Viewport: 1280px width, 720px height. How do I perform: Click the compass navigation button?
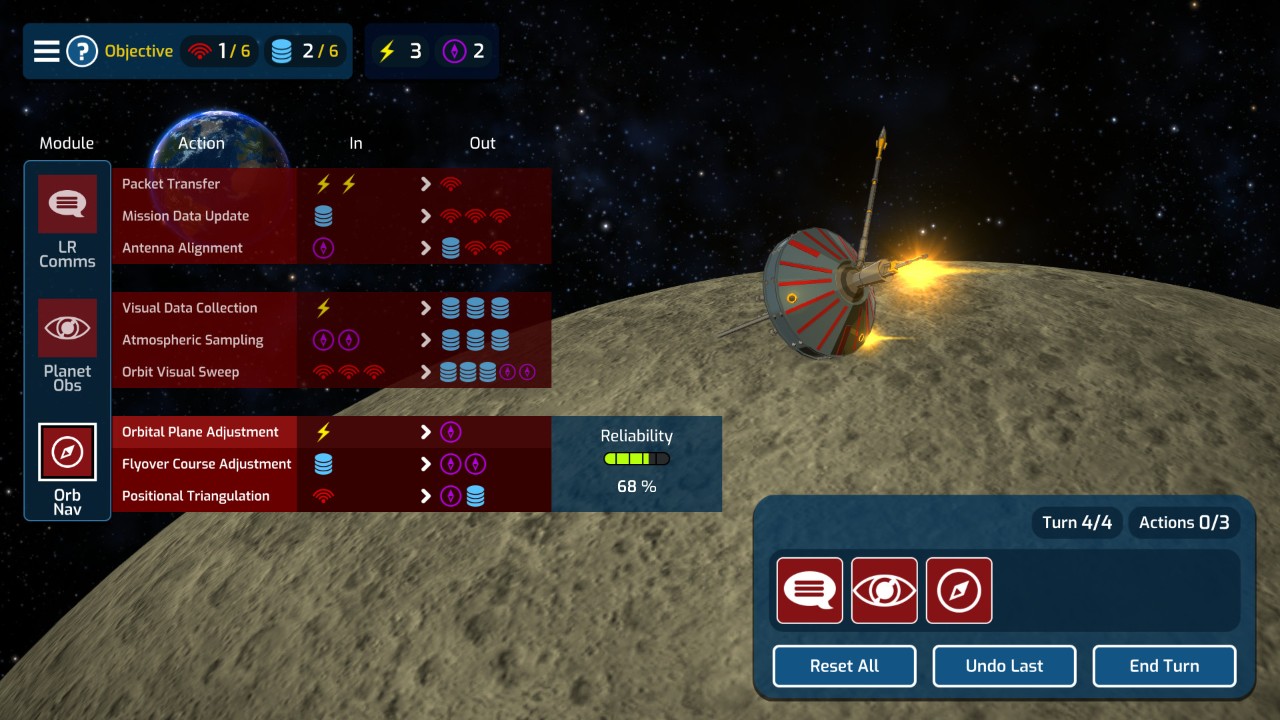(959, 591)
